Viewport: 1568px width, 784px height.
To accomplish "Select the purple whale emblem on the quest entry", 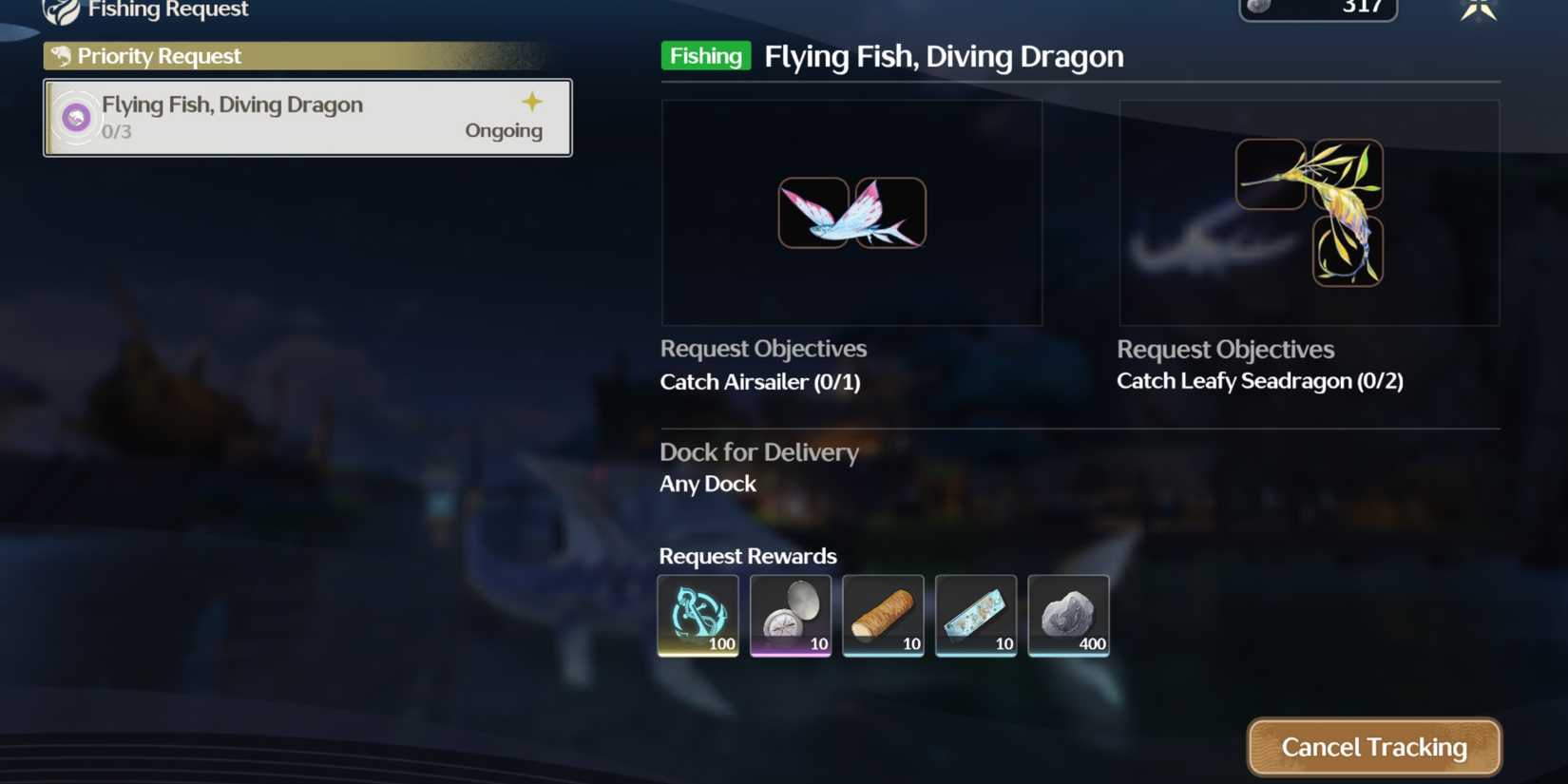I will click(76, 117).
